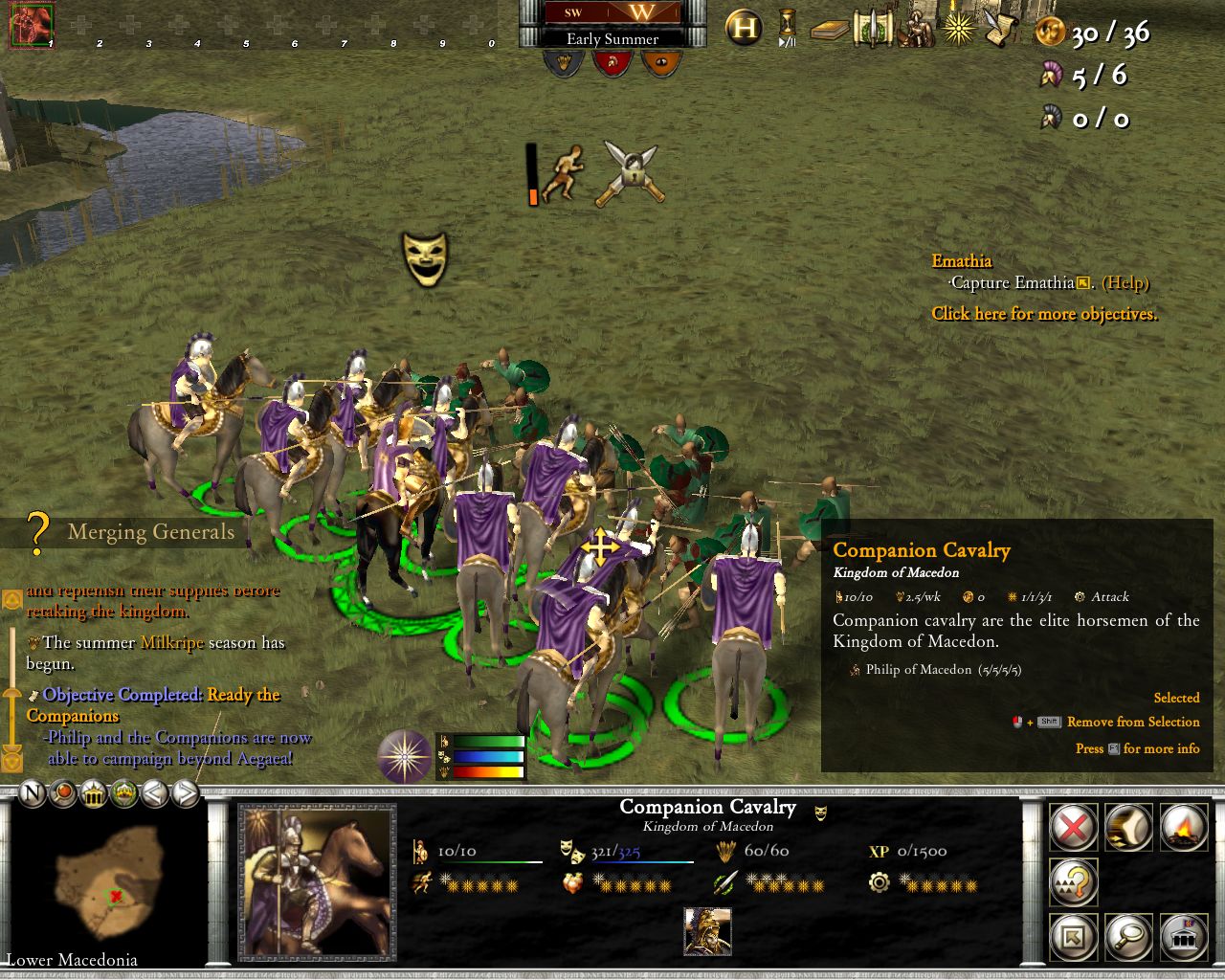Click the Emathia "(Help)" link
The image size is (1225, 980).
coord(1125,283)
